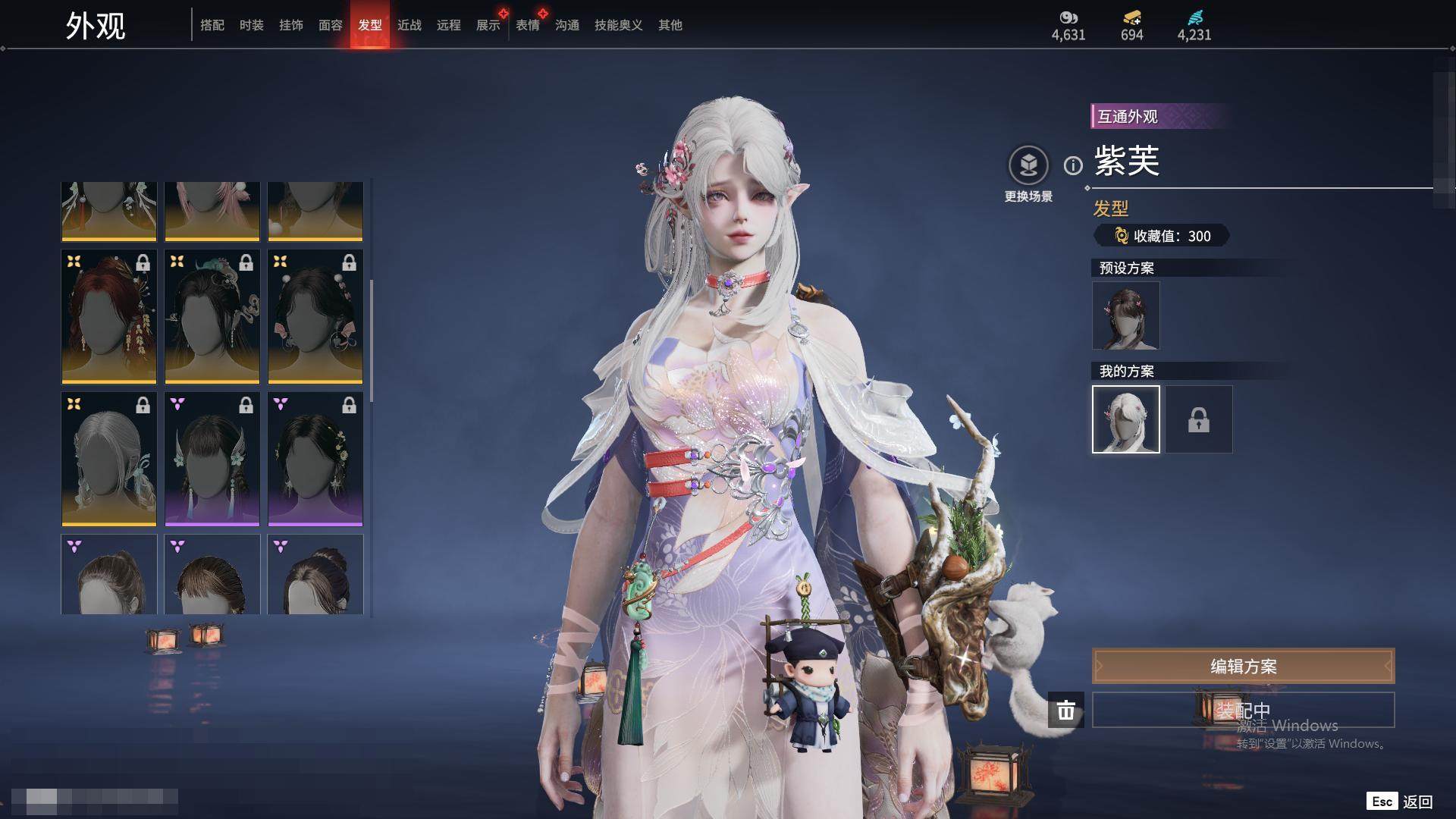Click the 更换场景 scene change icon
This screenshot has height=819, width=1456.
(x=1028, y=165)
